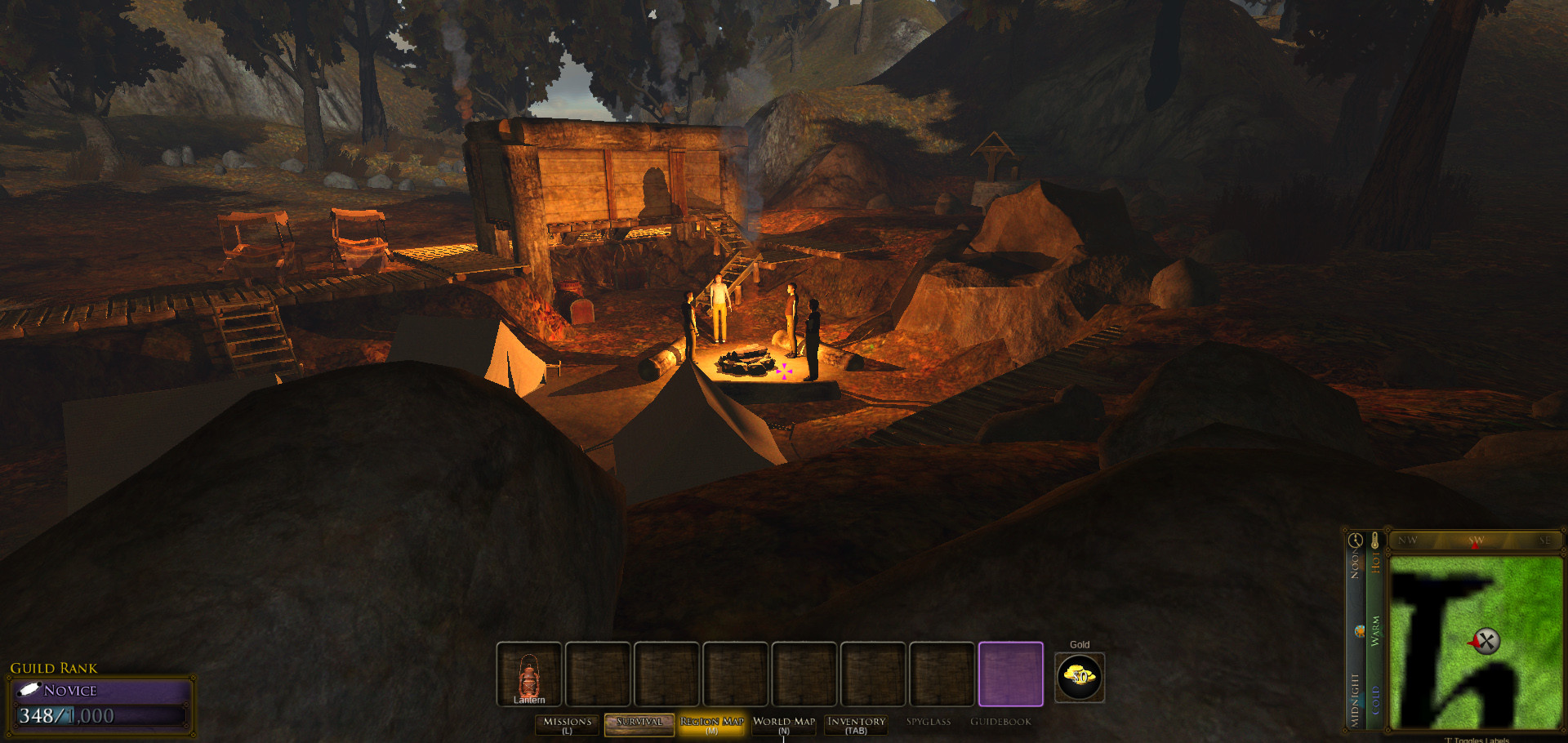Use the Spyglass button
1568x743 pixels.
929,722
